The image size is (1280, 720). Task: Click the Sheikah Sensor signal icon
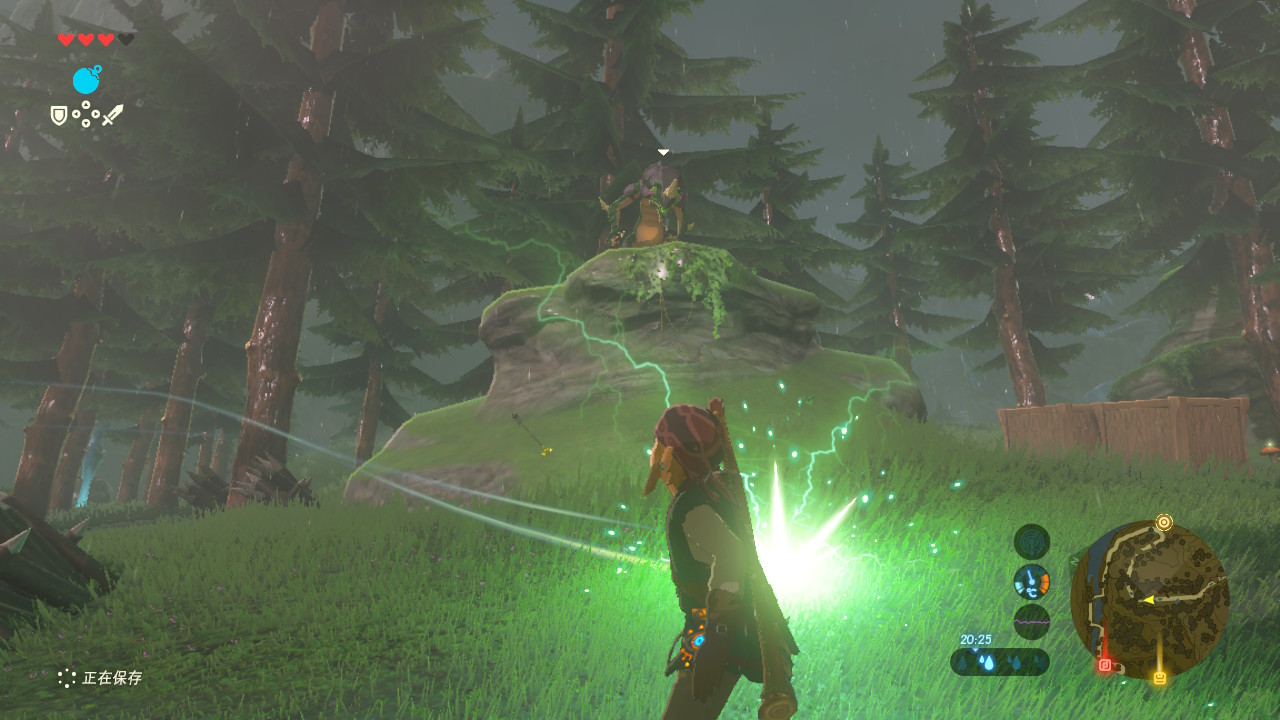(1031, 542)
